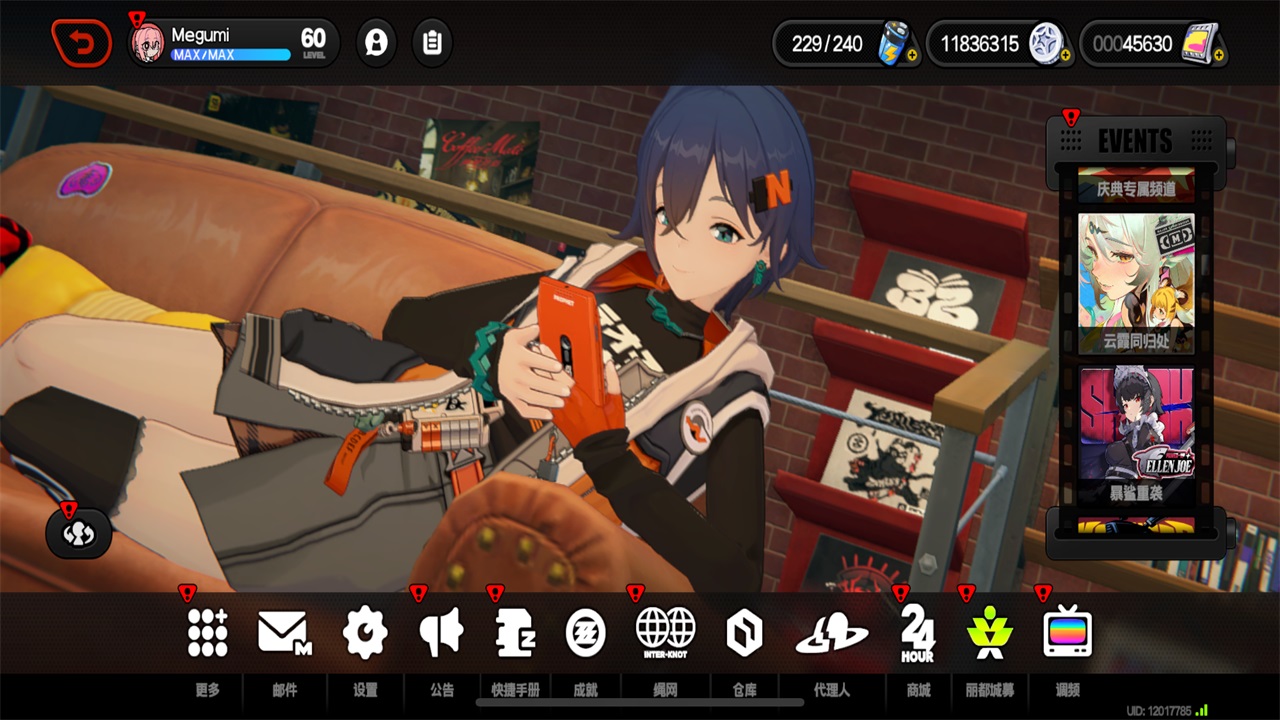Open the 邮件 mail inbox
This screenshot has height=720, width=1280.
click(285, 633)
